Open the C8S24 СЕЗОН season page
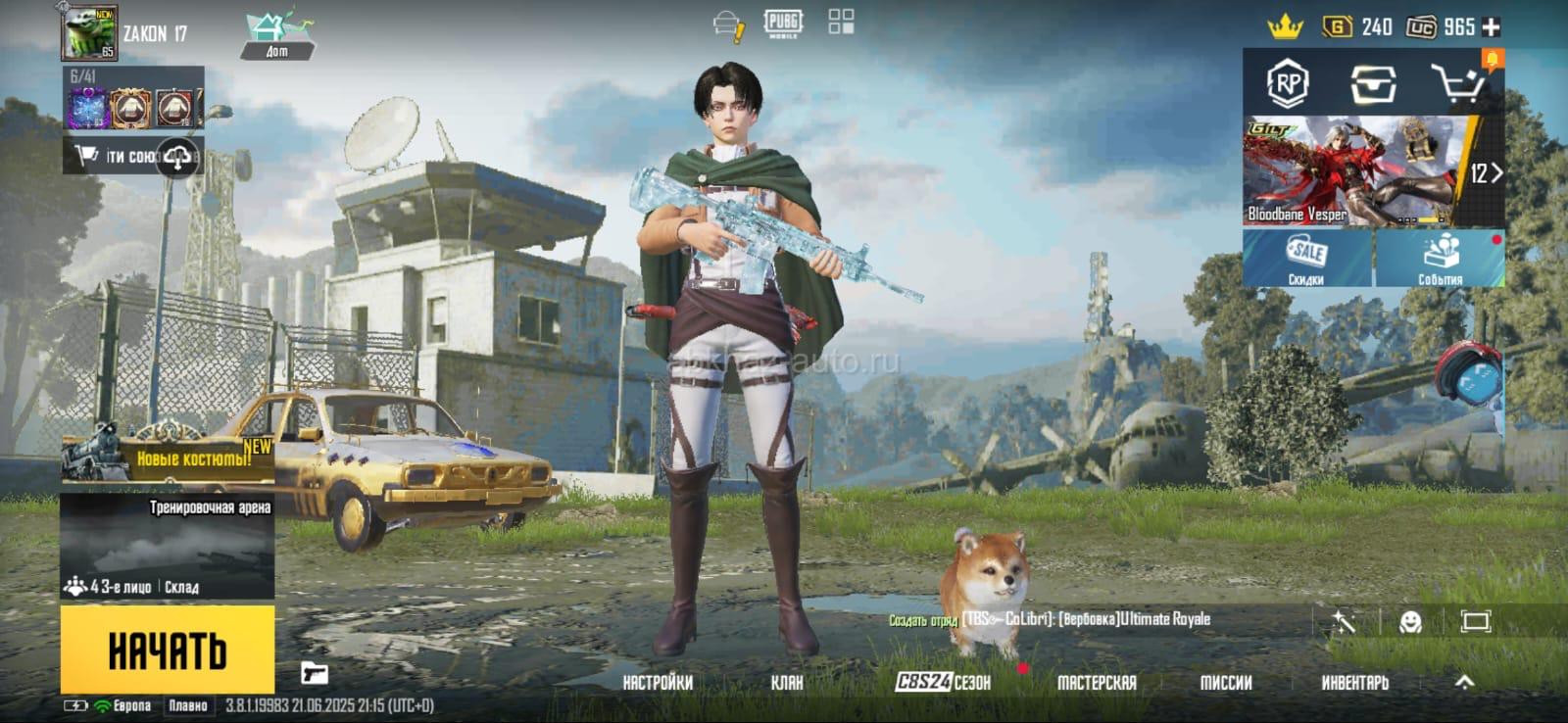Image resolution: width=1568 pixels, height=723 pixels. (943, 683)
